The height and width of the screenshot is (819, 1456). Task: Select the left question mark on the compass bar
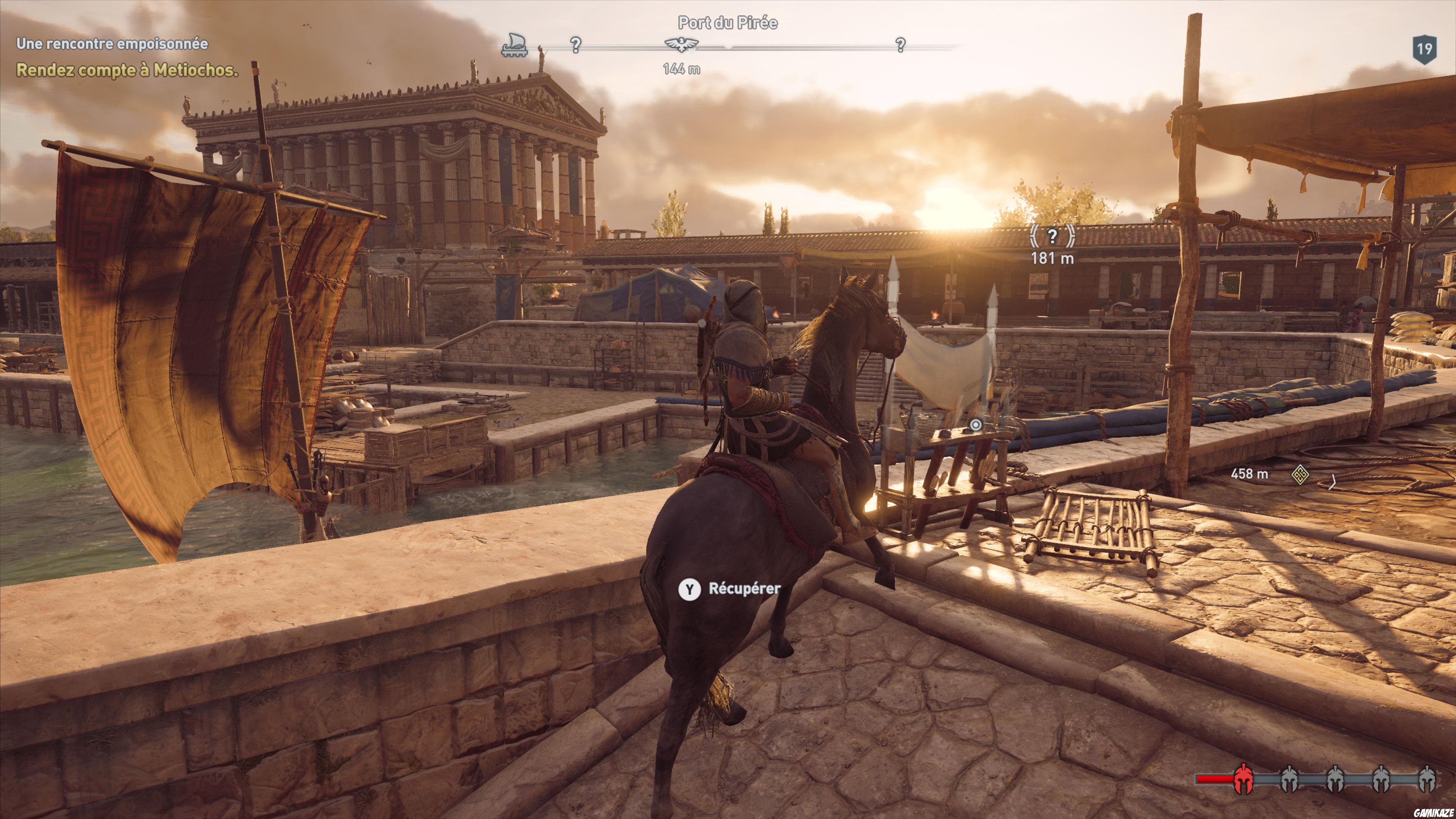tap(576, 46)
